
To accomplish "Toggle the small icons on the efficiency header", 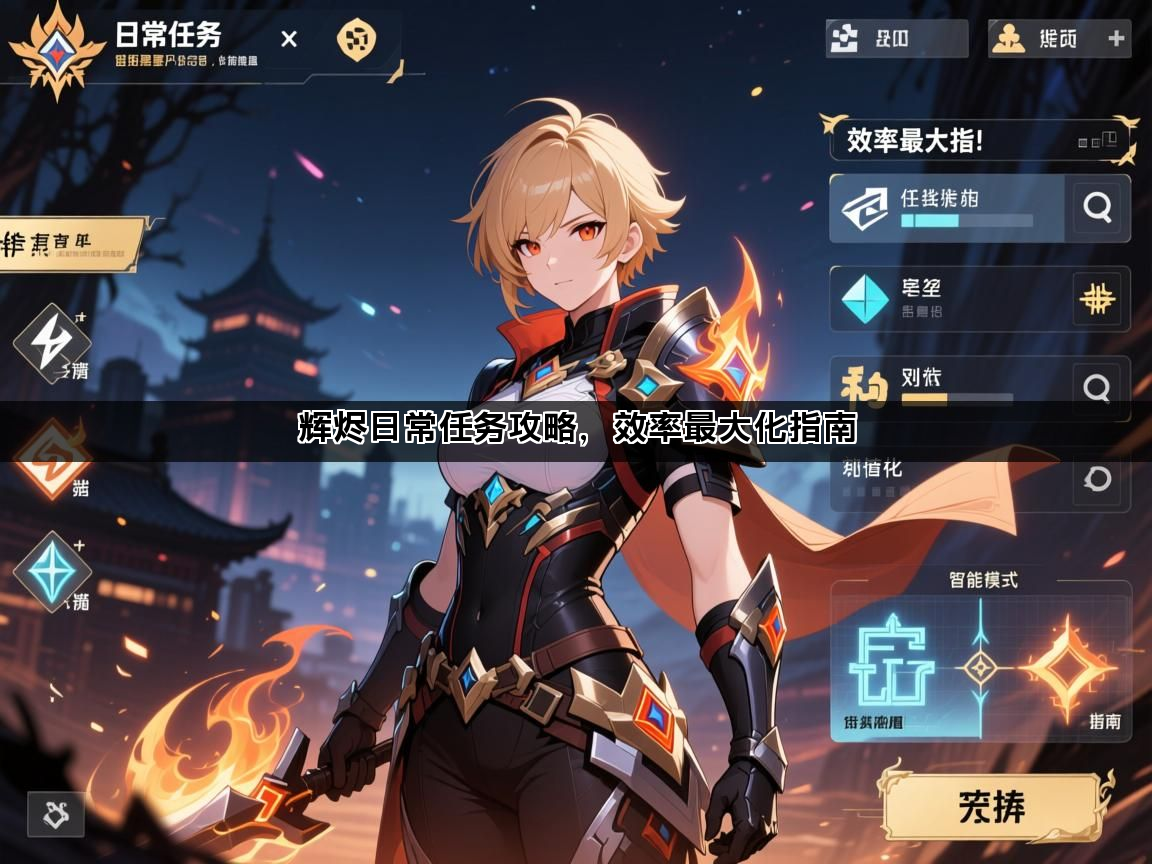I will (x=1100, y=140).
